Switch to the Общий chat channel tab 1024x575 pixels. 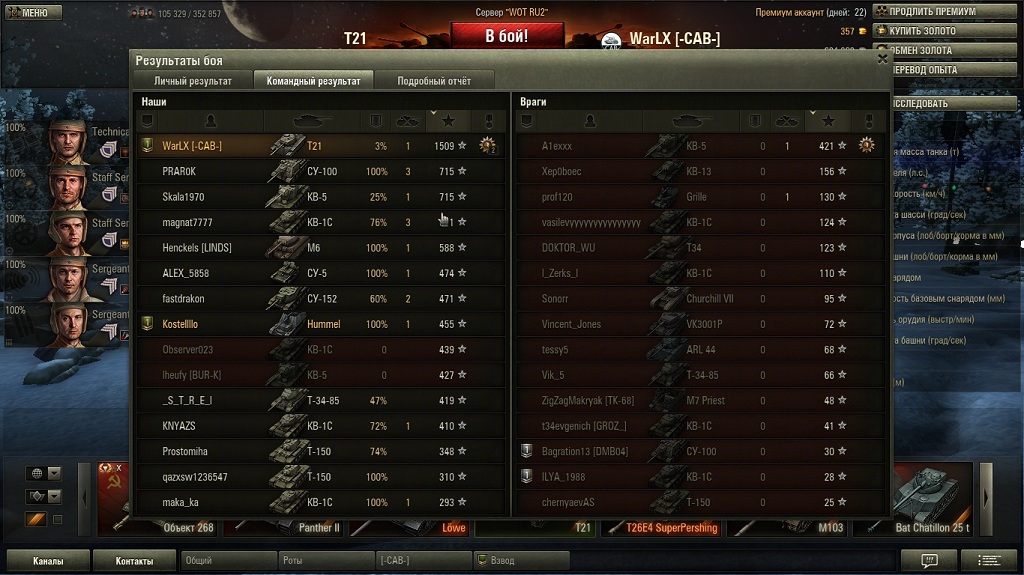pyautogui.click(x=228, y=561)
